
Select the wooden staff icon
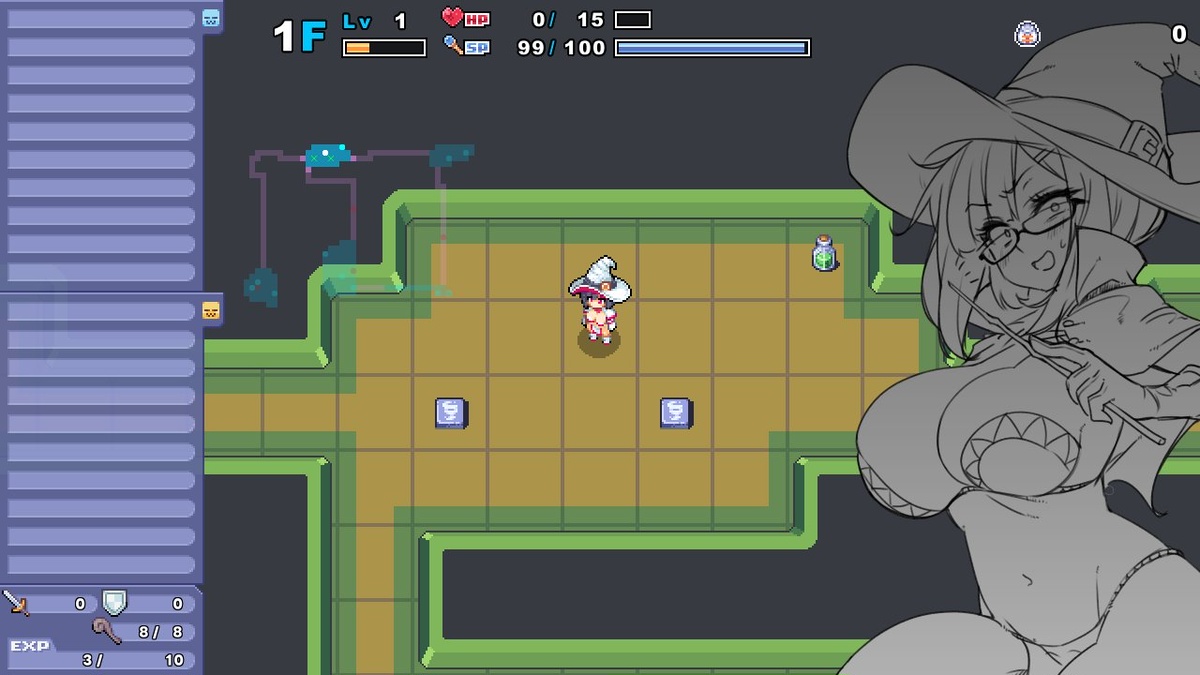click(x=106, y=631)
